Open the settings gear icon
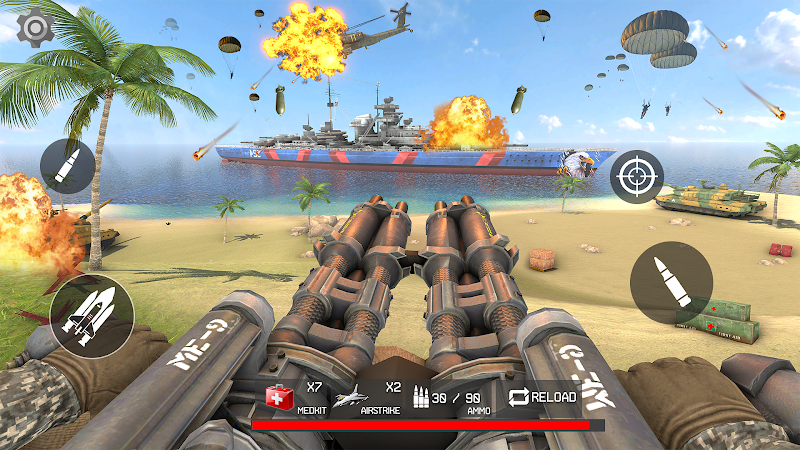Image resolution: width=800 pixels, height=450 pixels. pyautogui.click(x=36, y=25)
